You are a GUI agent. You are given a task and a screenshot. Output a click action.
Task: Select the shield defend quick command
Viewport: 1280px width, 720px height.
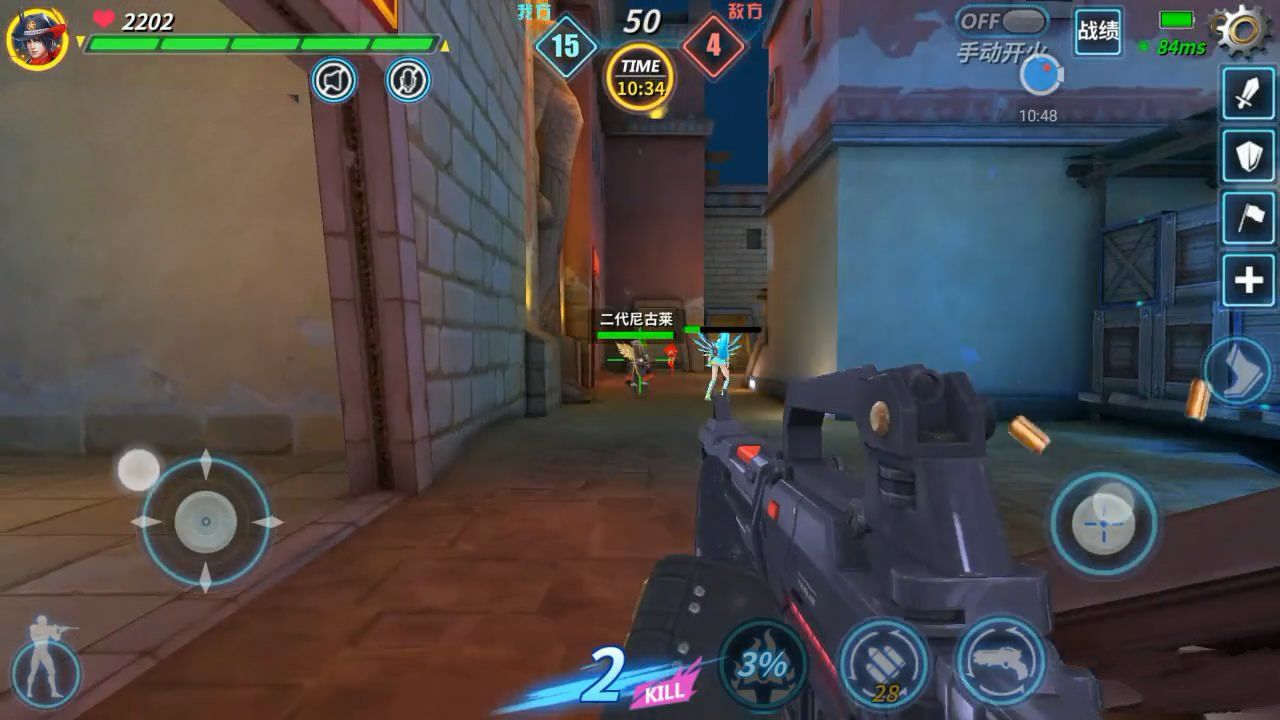click(x=1248, y=156)
